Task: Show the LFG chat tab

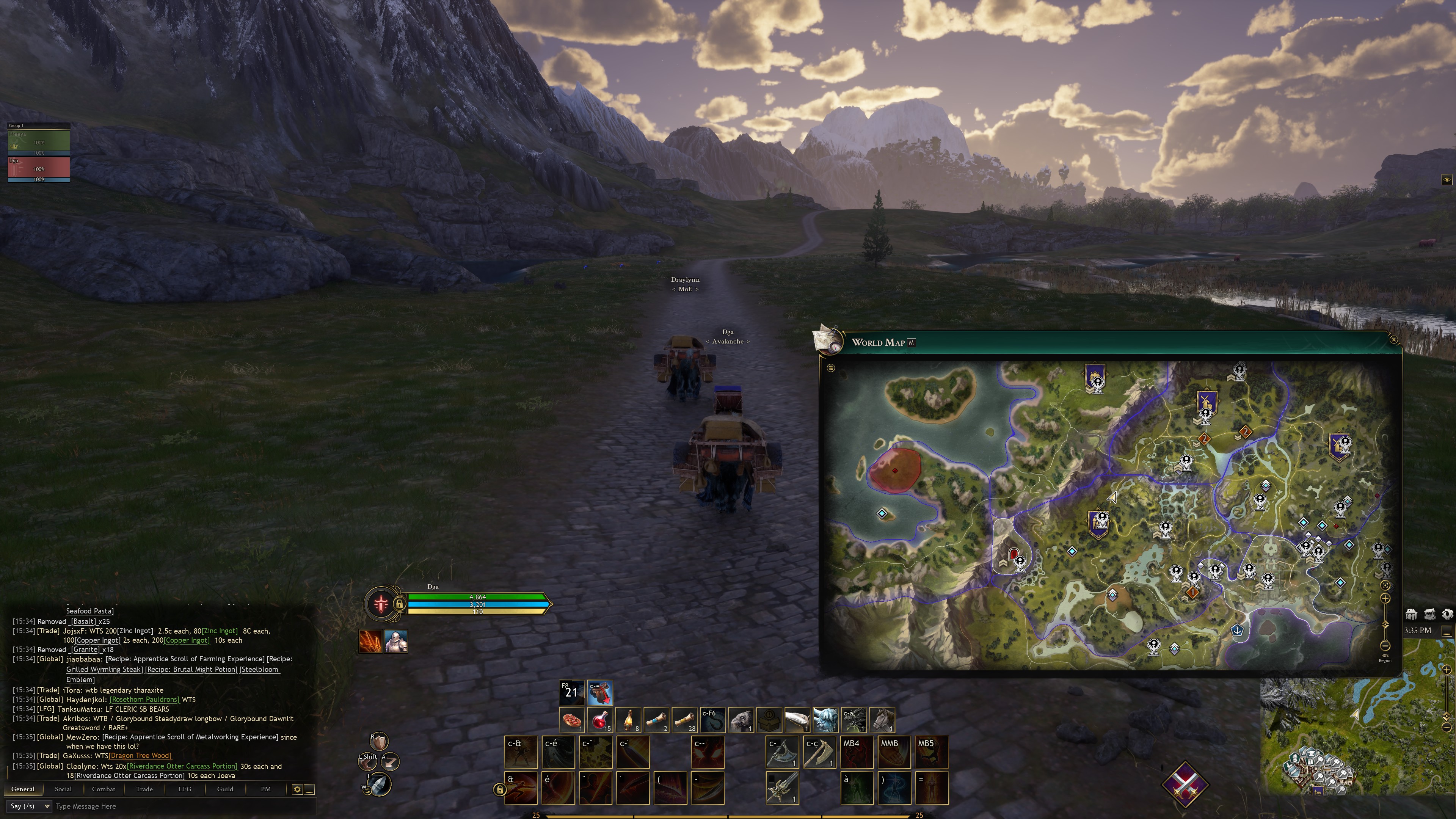Action: [x=185, y=789]
